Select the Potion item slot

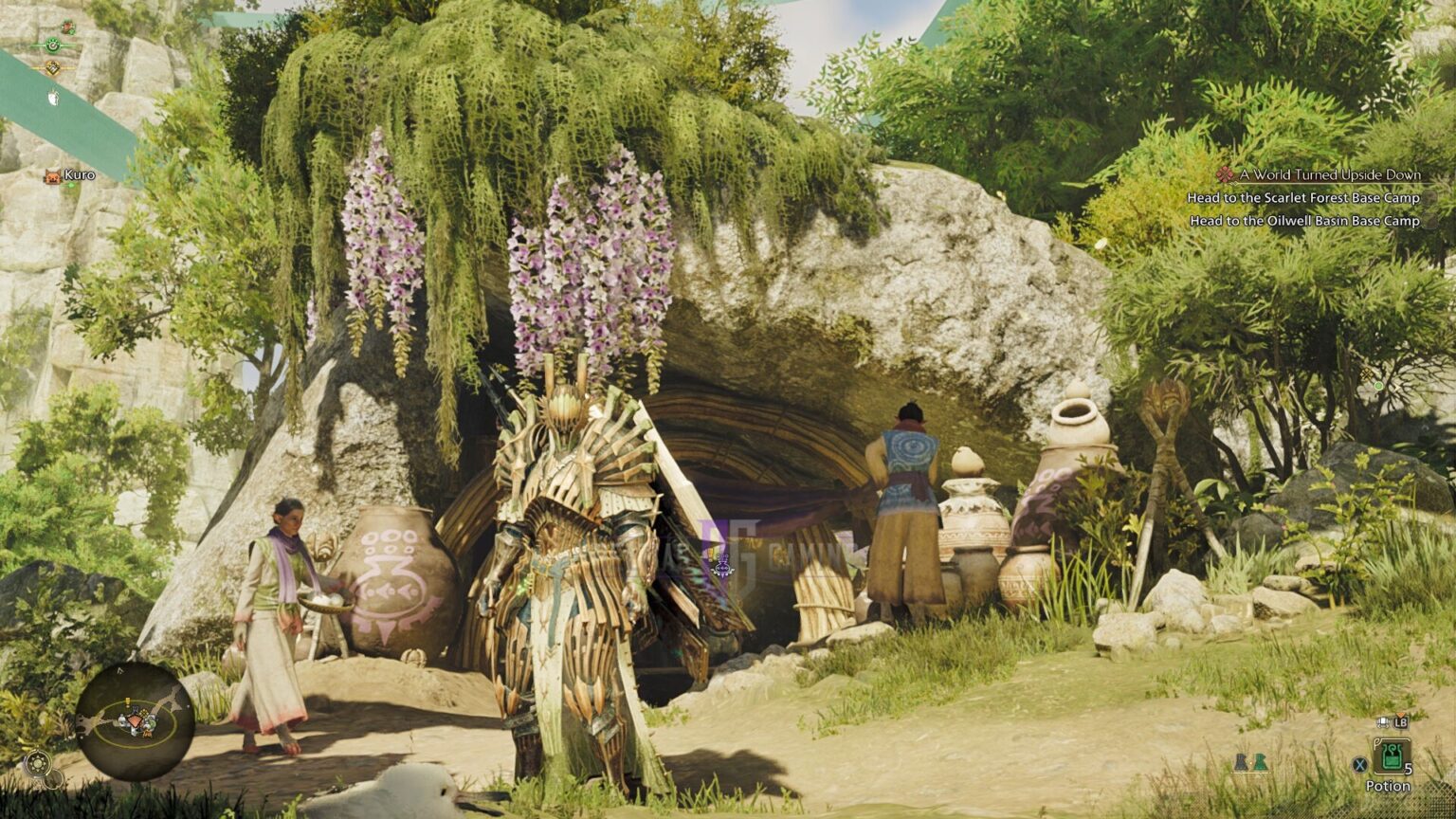1392,755
